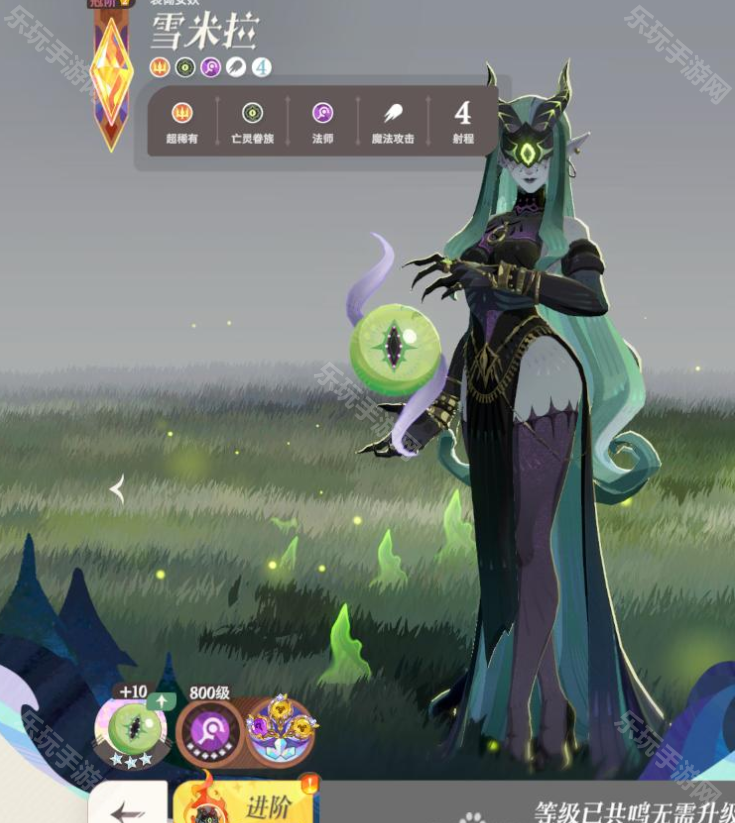Open the golden crystal tier badge
The image size is (735, 823).
coord(111,70)
